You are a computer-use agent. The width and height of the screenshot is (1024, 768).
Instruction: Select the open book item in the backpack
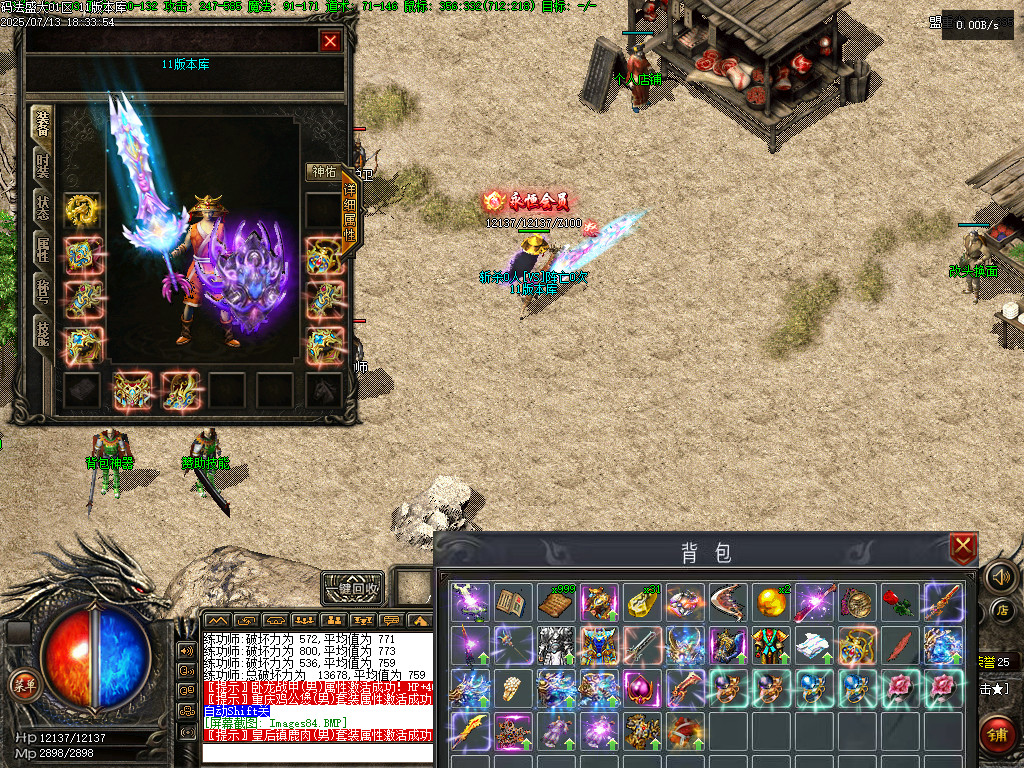(x=512, y=602)
